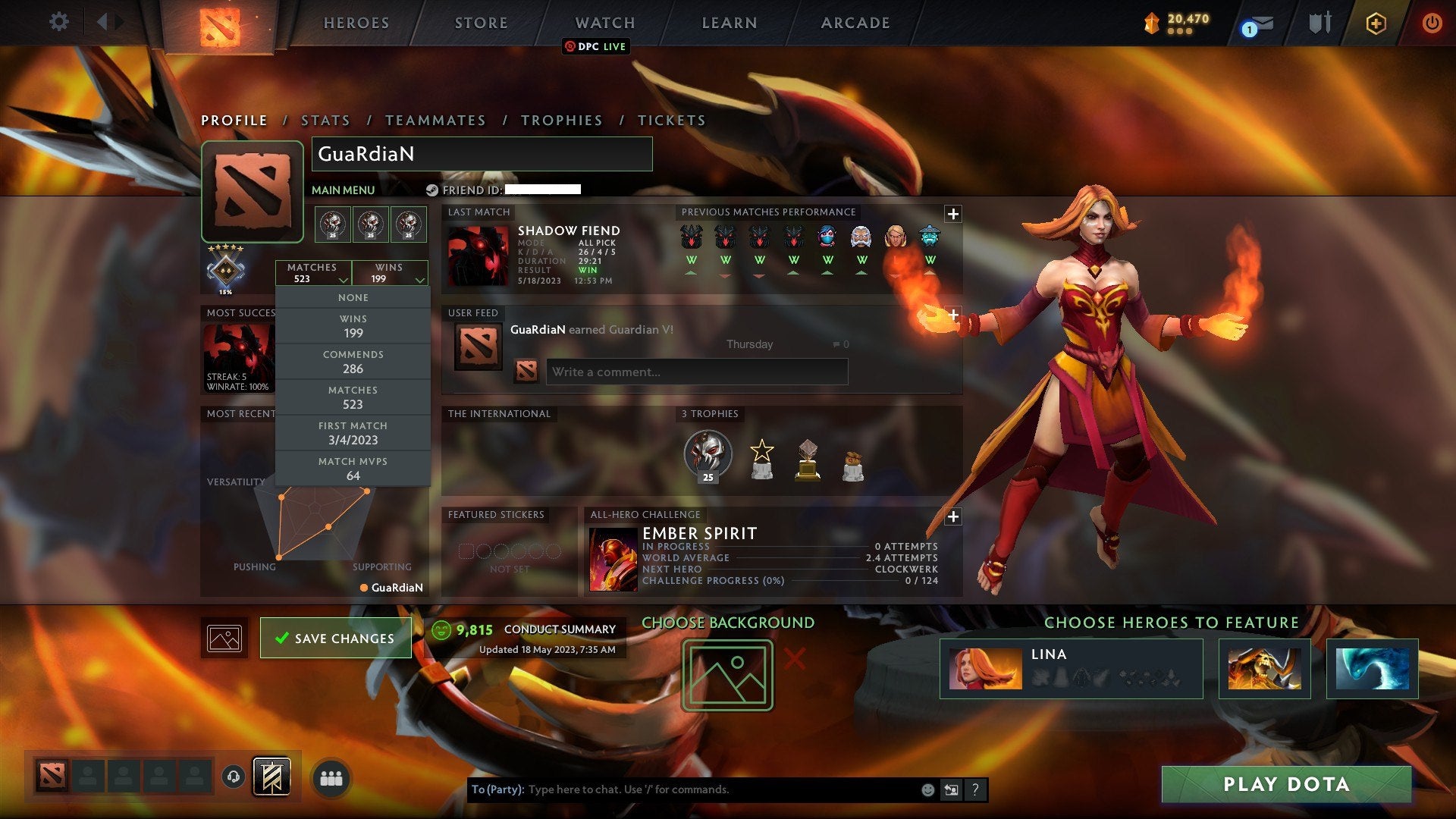Open the Wins stat dropdown
Screen dimensions: 1456x819
coord(391,273)
